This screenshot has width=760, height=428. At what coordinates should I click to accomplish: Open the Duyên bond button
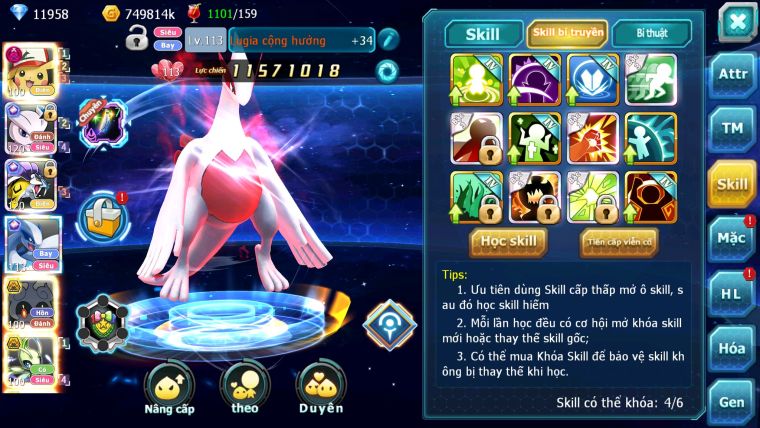[x=321, y=388]
